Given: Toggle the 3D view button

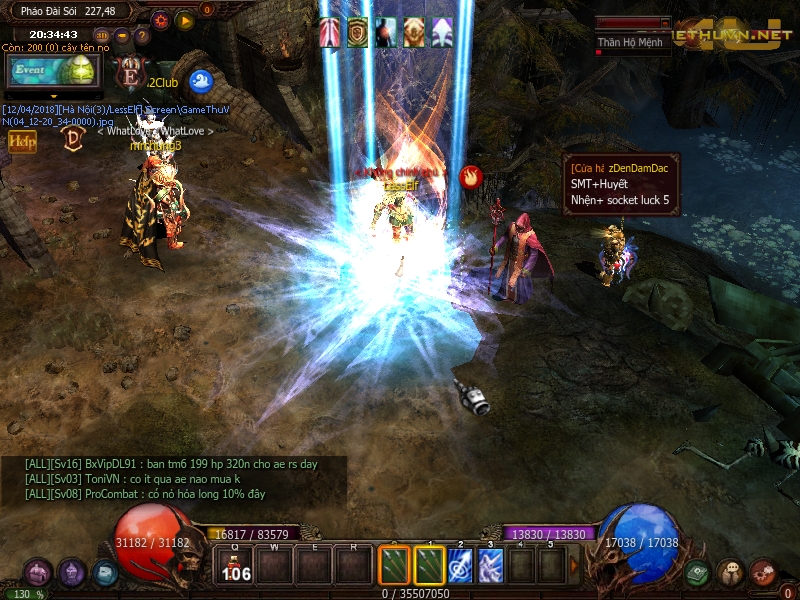Looking at the screenshot, I should [100, 36].
